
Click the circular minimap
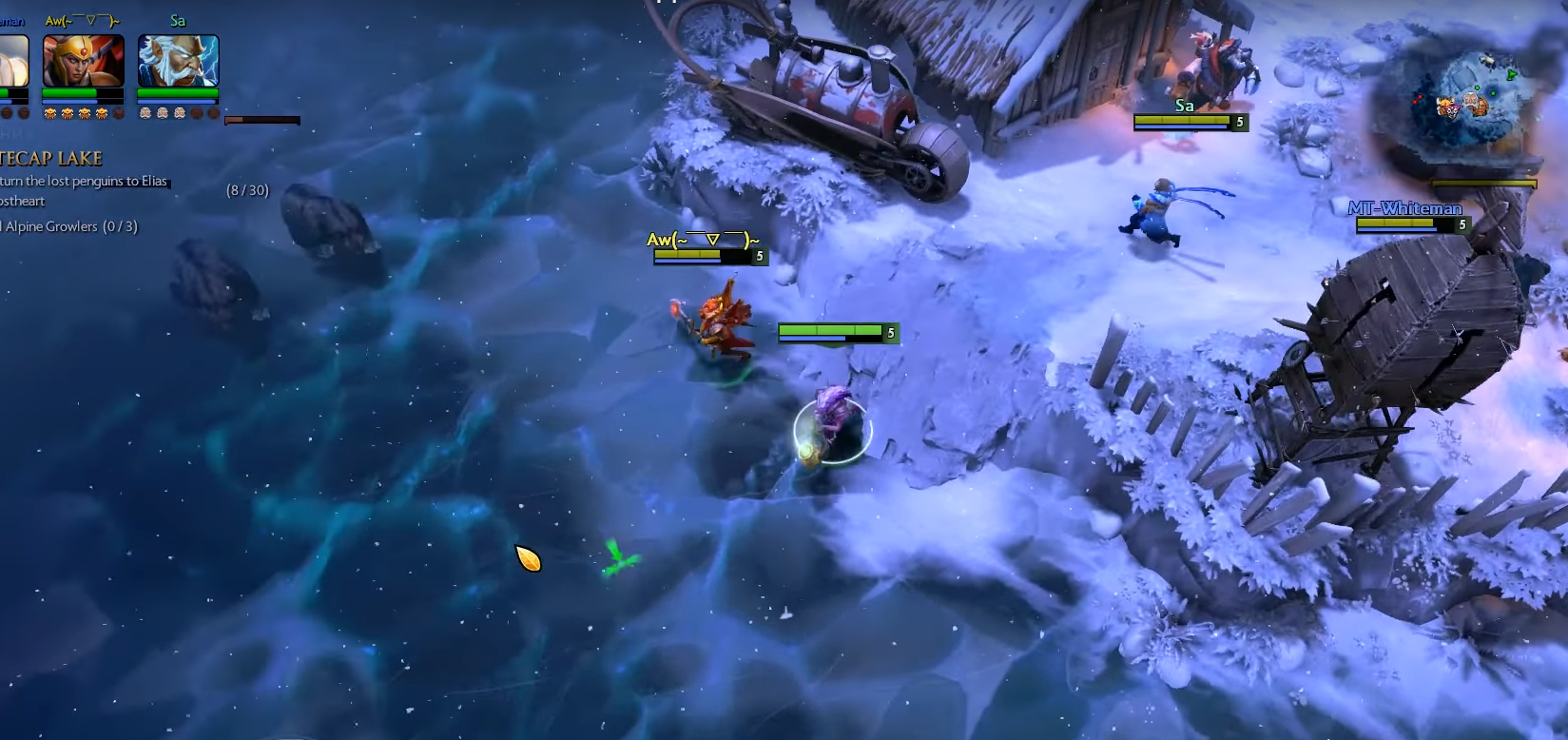click(1469, 103)
